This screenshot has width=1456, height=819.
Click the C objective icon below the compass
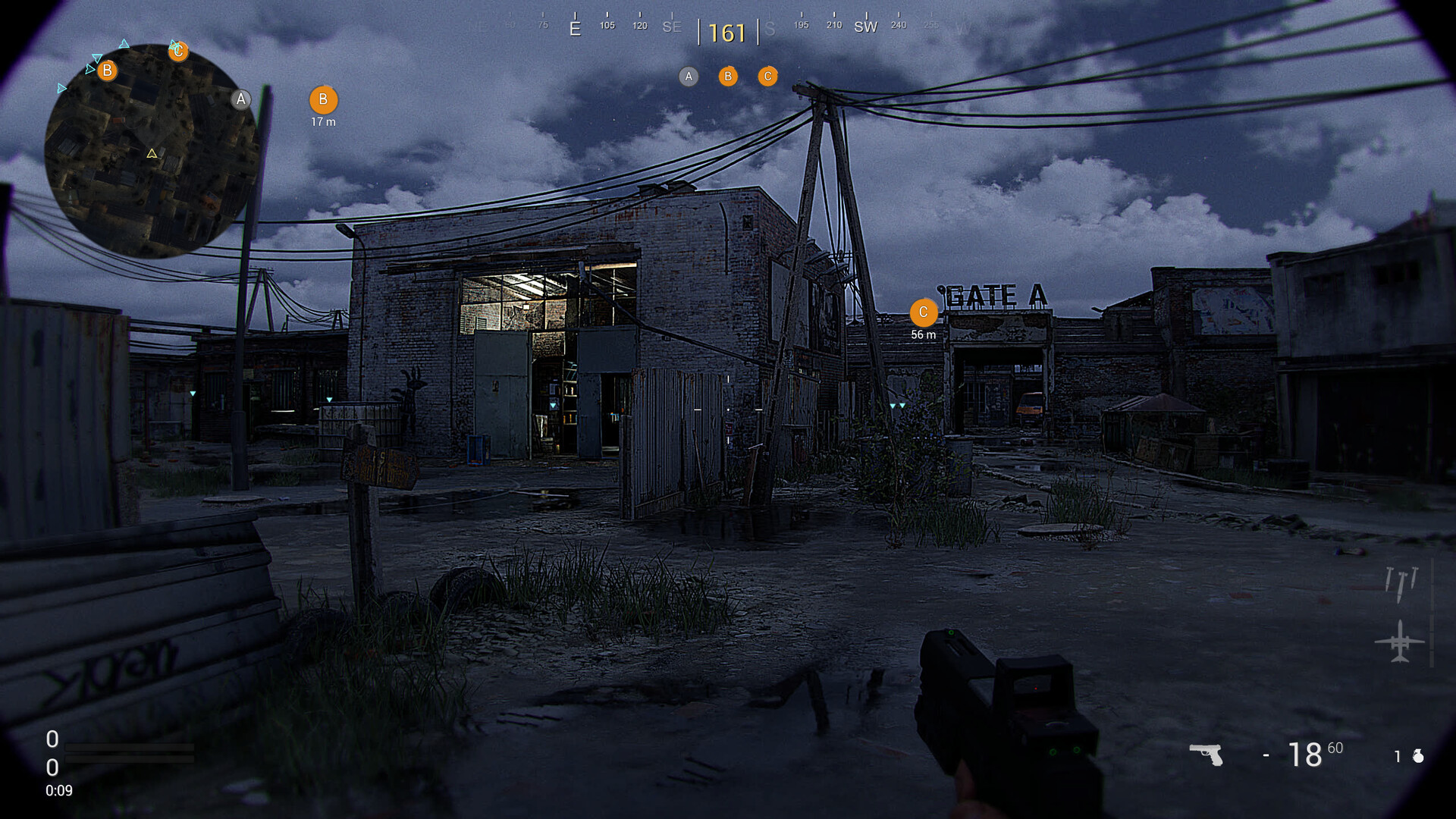[767, 76]
